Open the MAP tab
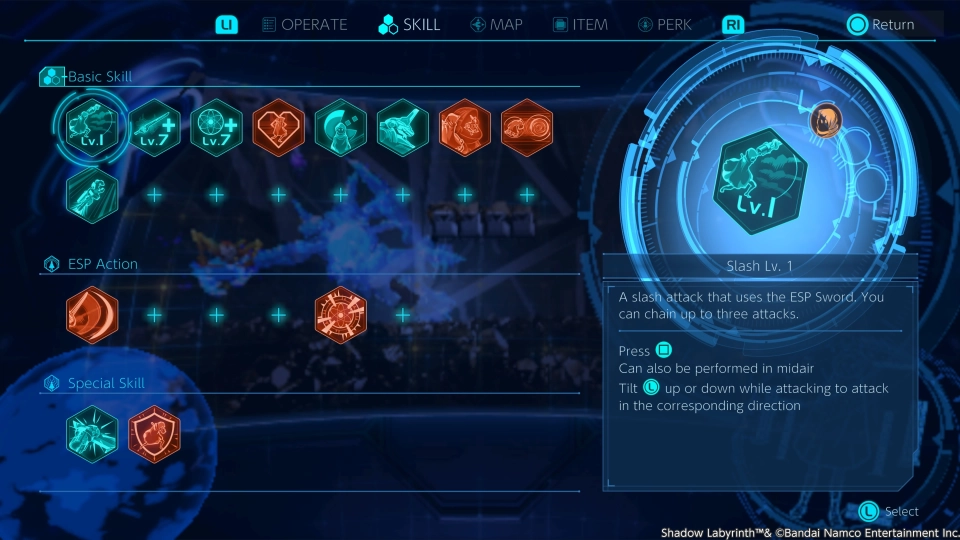This screenshot has width=960, height=540. click(x=496, y=25)
